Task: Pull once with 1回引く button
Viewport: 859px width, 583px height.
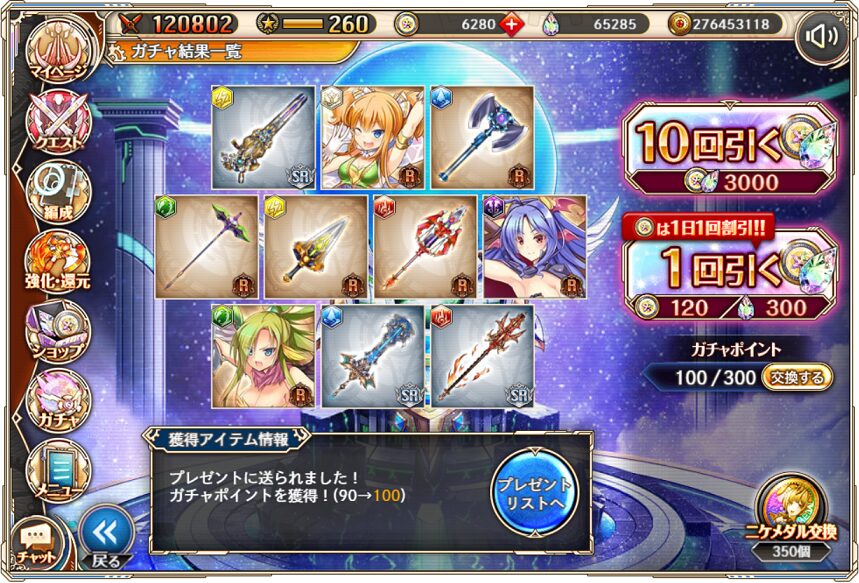Action: pos(727,276)
